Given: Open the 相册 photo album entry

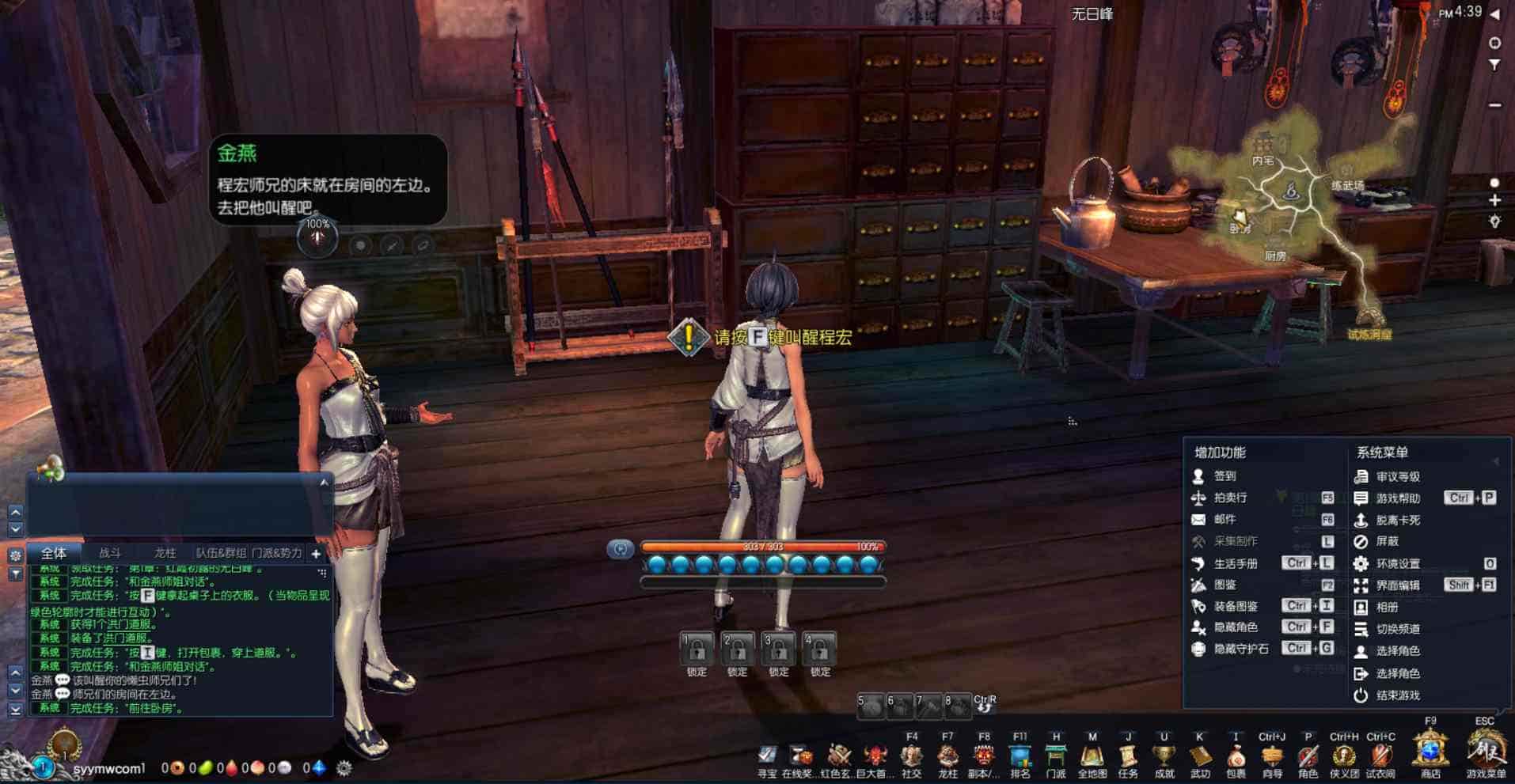Looking at the screenshot, I should (1387, 607).
